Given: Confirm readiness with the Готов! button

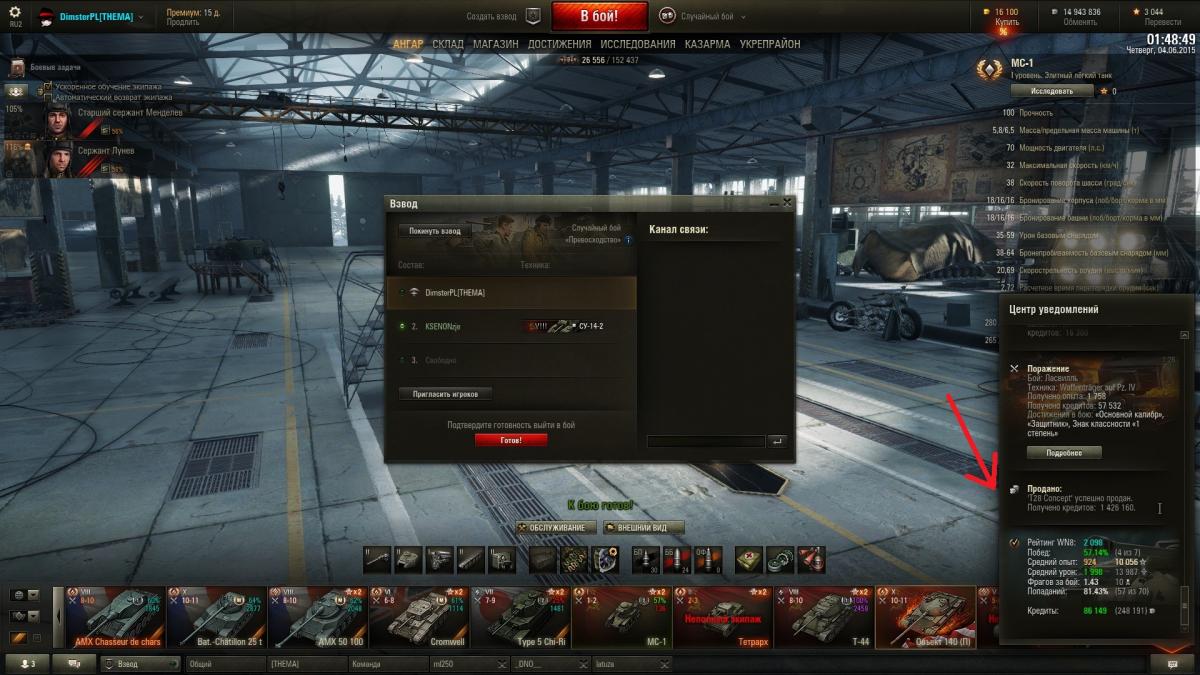Looking at the screenshot, I should 511,440.
